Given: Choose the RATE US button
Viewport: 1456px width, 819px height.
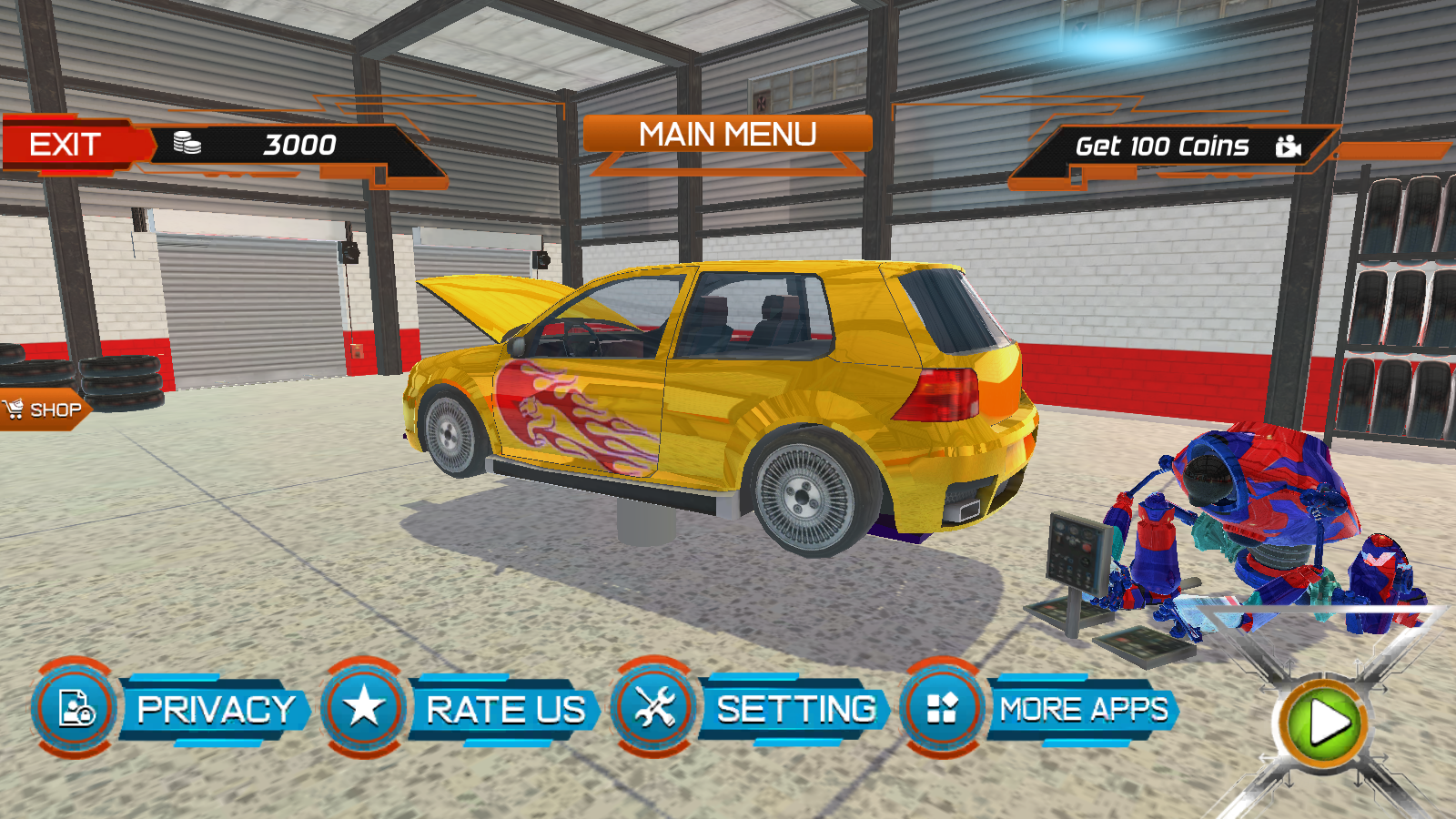Looking at the screenshot, I should coord(505,710).
